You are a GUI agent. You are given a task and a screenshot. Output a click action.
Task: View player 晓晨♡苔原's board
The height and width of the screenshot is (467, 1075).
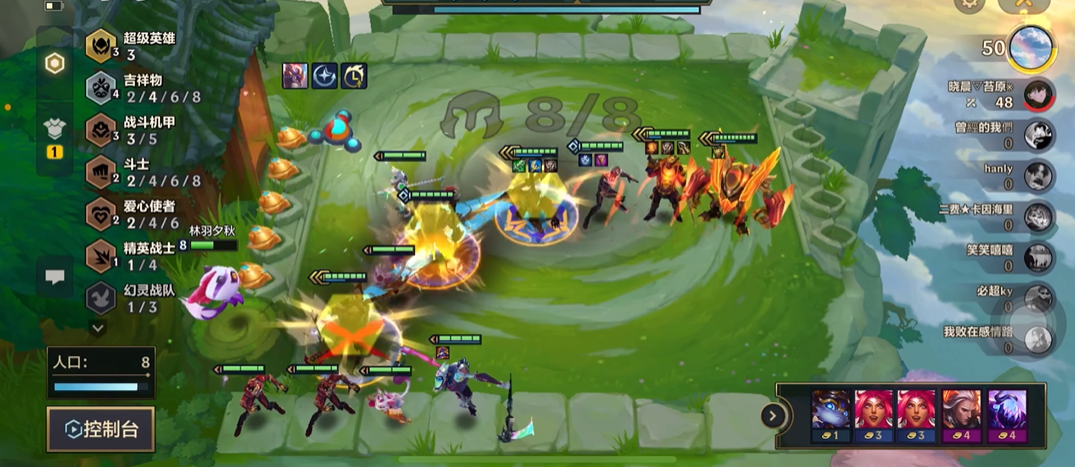pyautogui.click(x=1038, y=94)
